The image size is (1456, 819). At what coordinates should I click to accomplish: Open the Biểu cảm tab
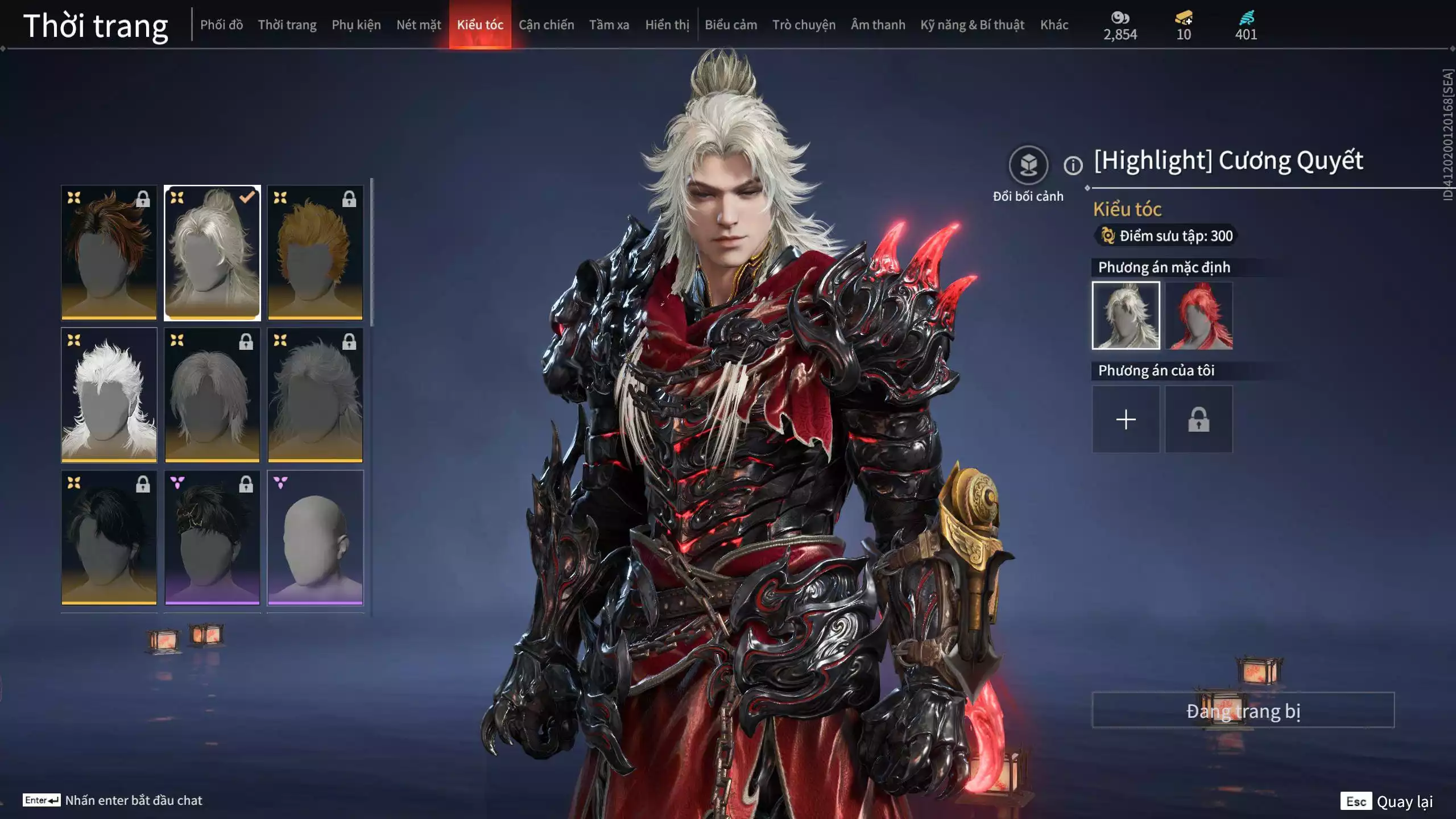[x=731, y=24]
